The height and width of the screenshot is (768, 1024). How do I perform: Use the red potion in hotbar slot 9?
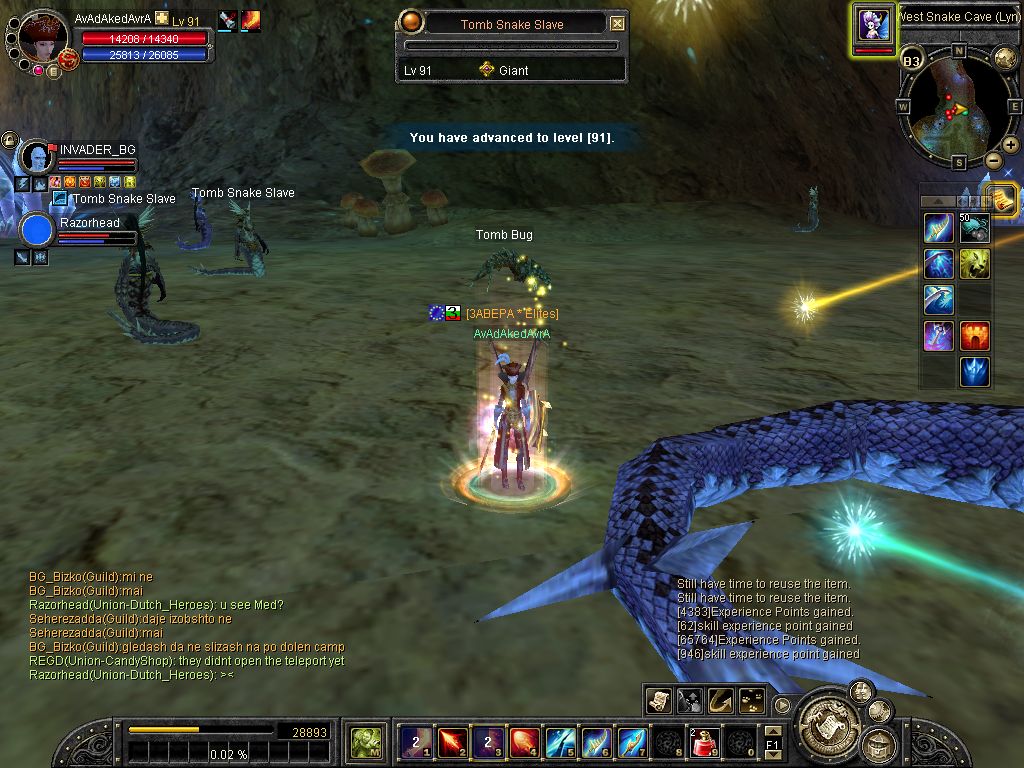pos(704,742)
